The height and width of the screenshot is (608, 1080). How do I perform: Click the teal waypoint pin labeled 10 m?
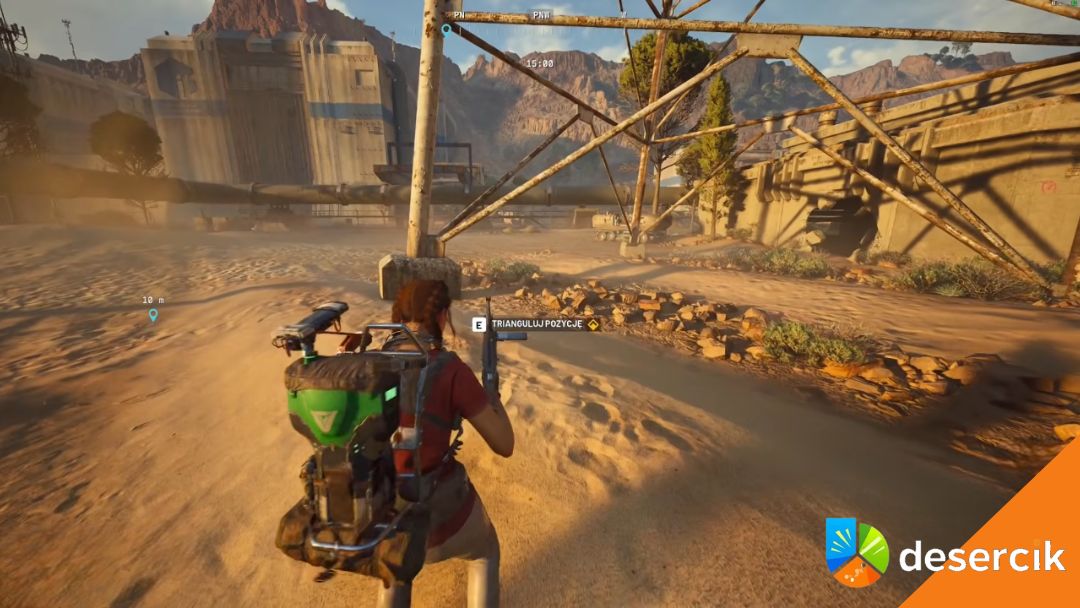pos(153,315)
